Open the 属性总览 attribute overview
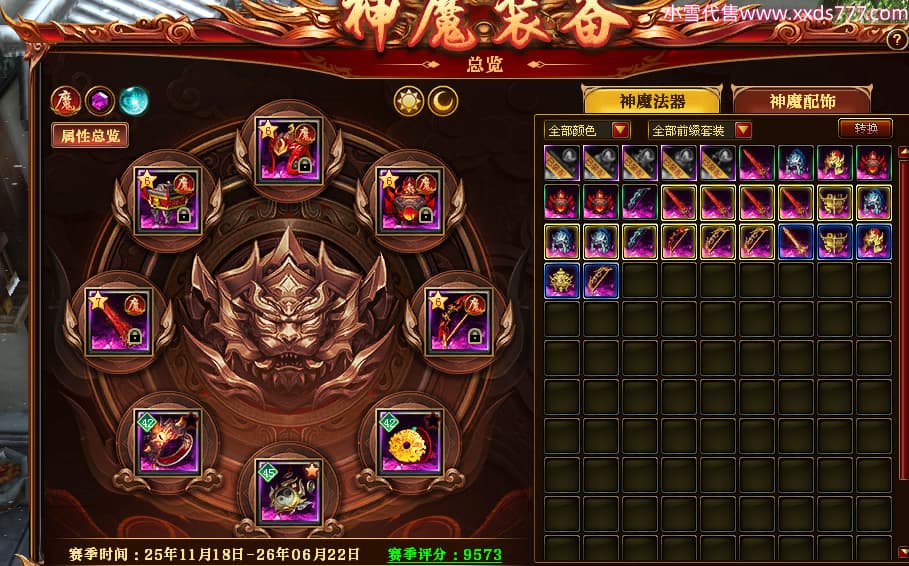 [90, 136]
